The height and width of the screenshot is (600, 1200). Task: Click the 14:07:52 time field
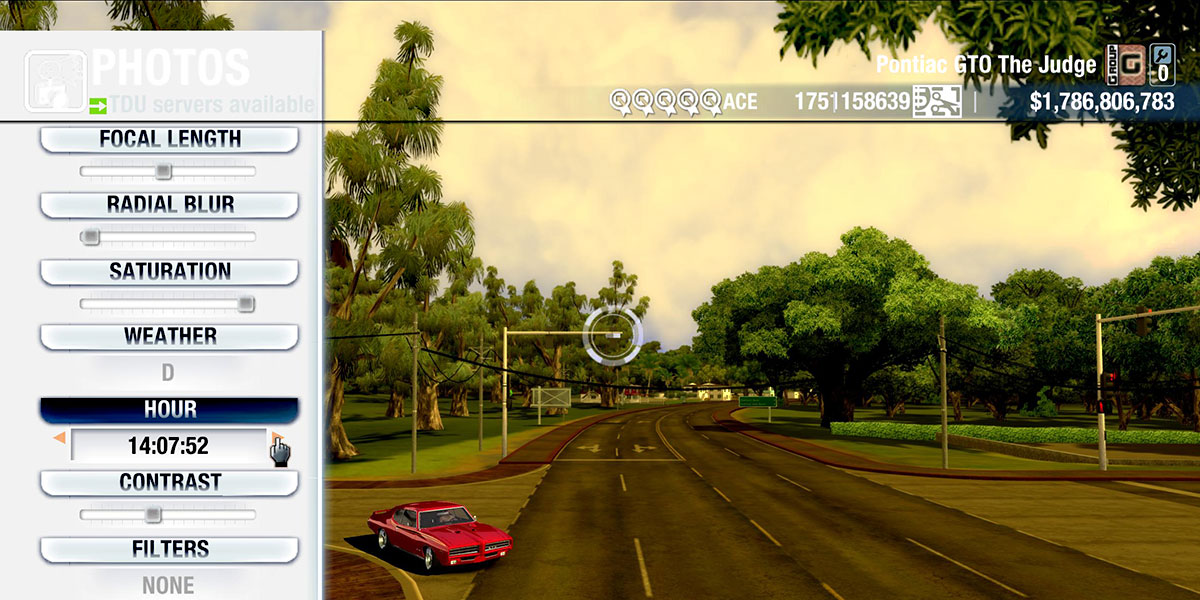[x=168, y=445]
